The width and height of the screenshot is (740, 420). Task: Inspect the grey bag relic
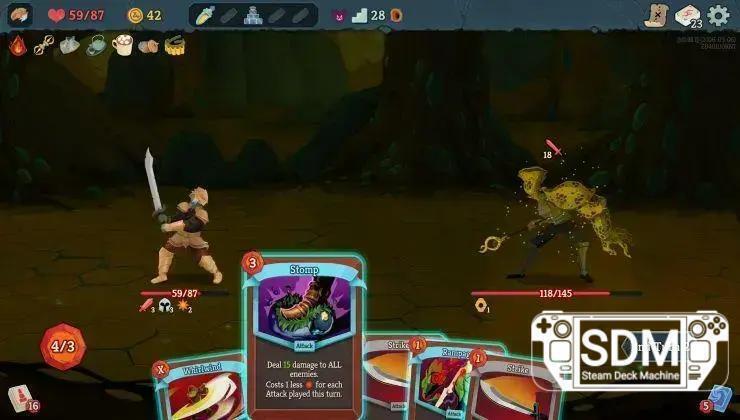pos(69,45)
